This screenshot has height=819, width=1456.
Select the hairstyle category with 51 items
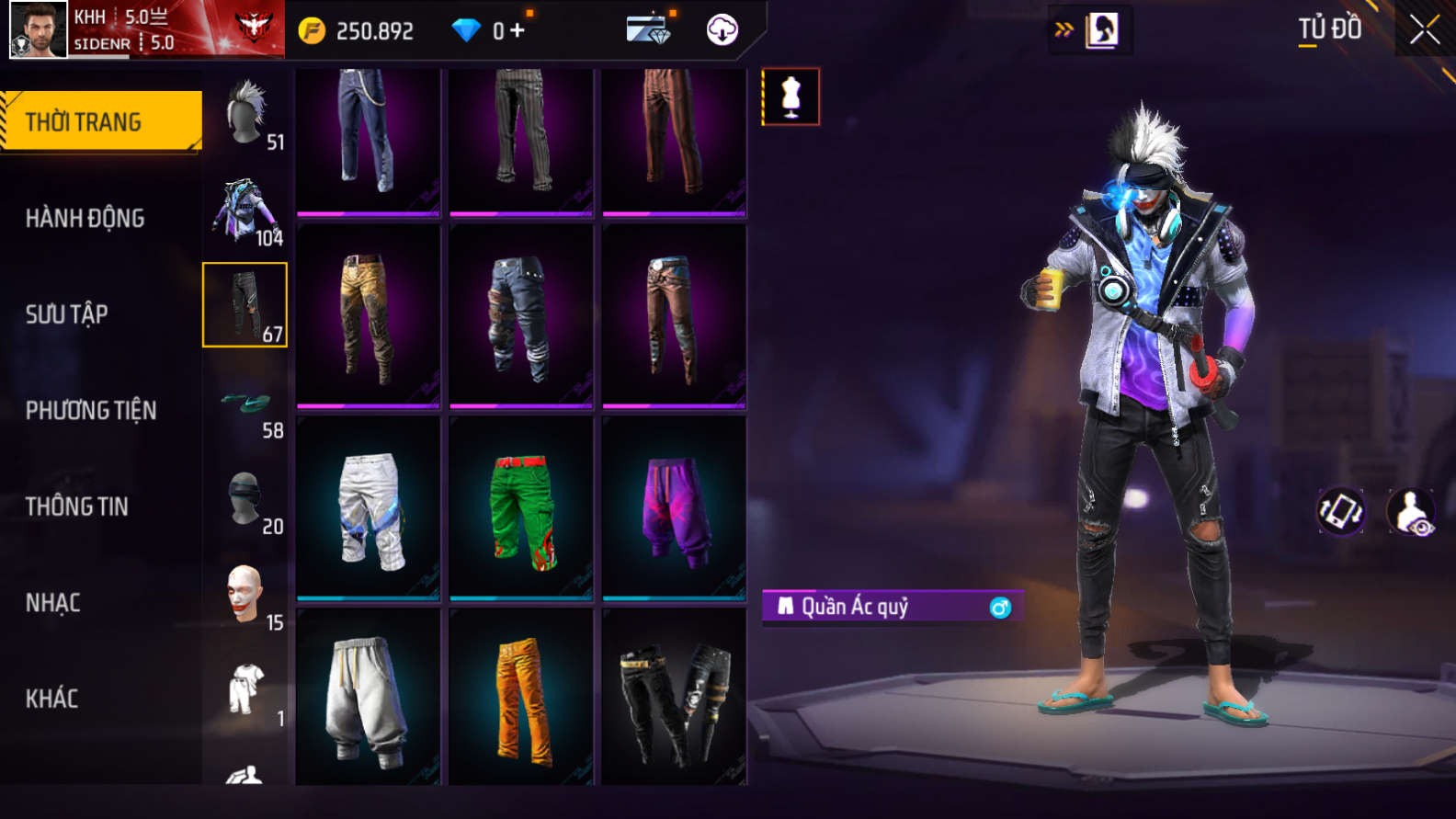pos(246,114)
